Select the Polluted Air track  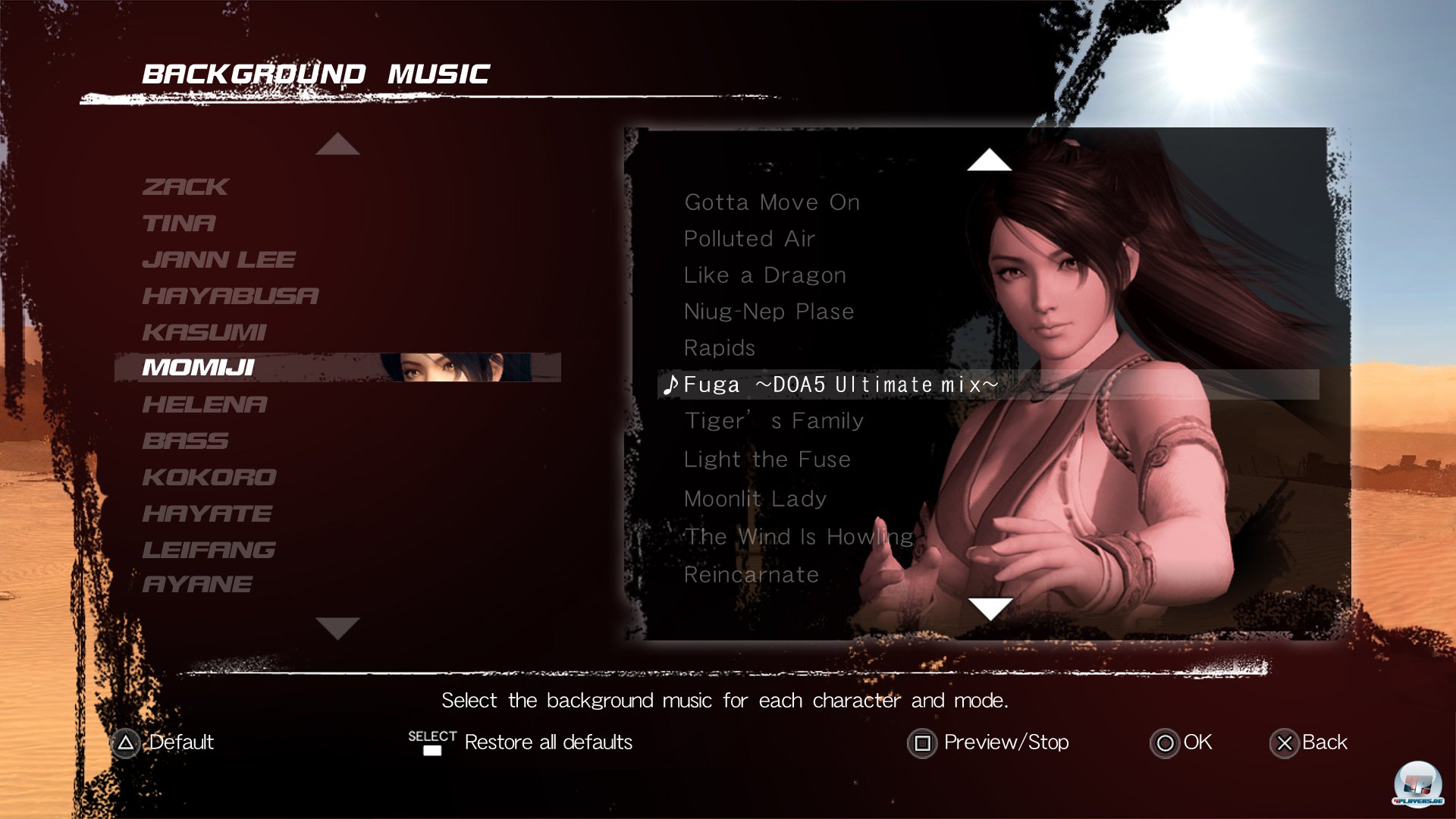click(749, 239)
